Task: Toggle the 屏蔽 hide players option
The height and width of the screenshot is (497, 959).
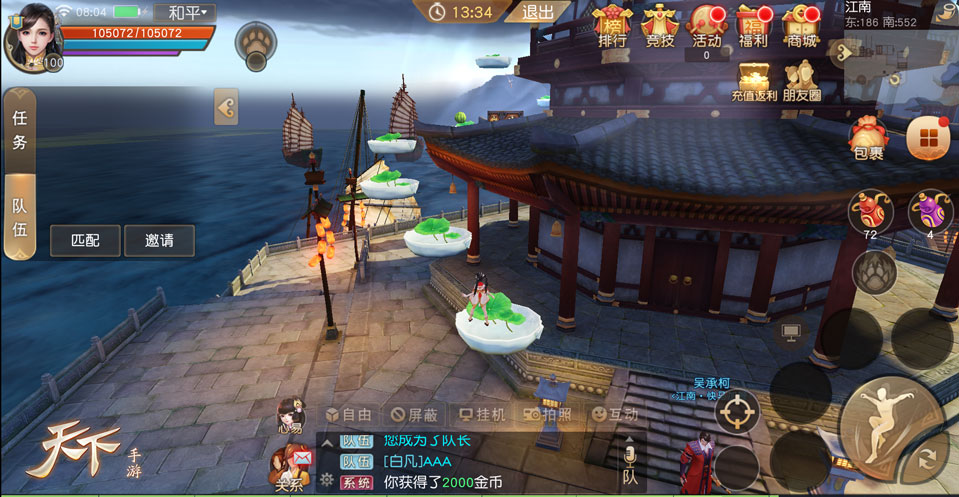Action: [414, 414]
